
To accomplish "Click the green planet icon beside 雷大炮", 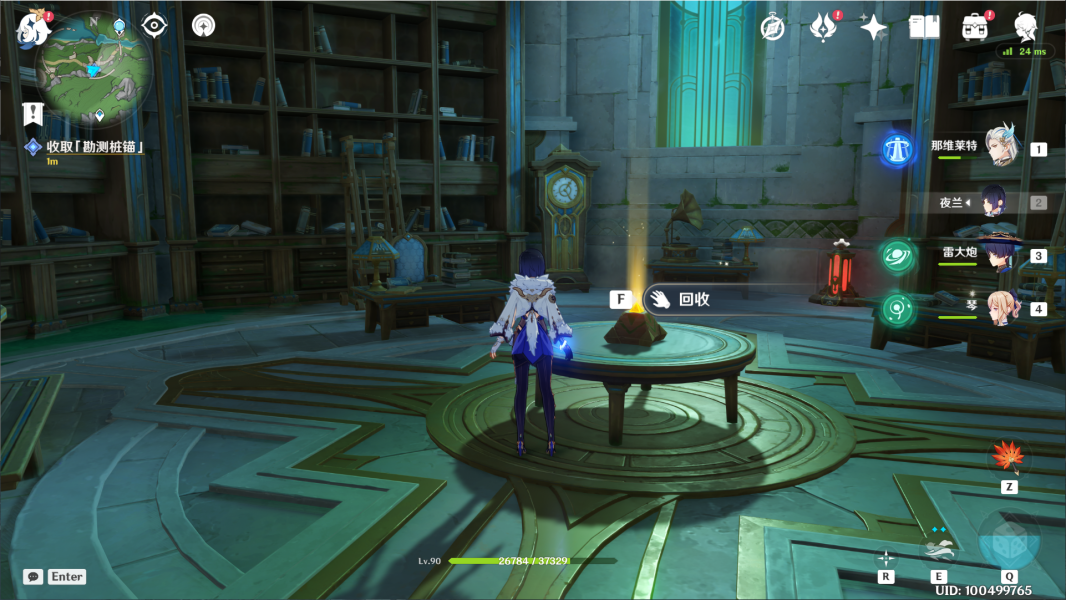I will [x=897, y=256].
